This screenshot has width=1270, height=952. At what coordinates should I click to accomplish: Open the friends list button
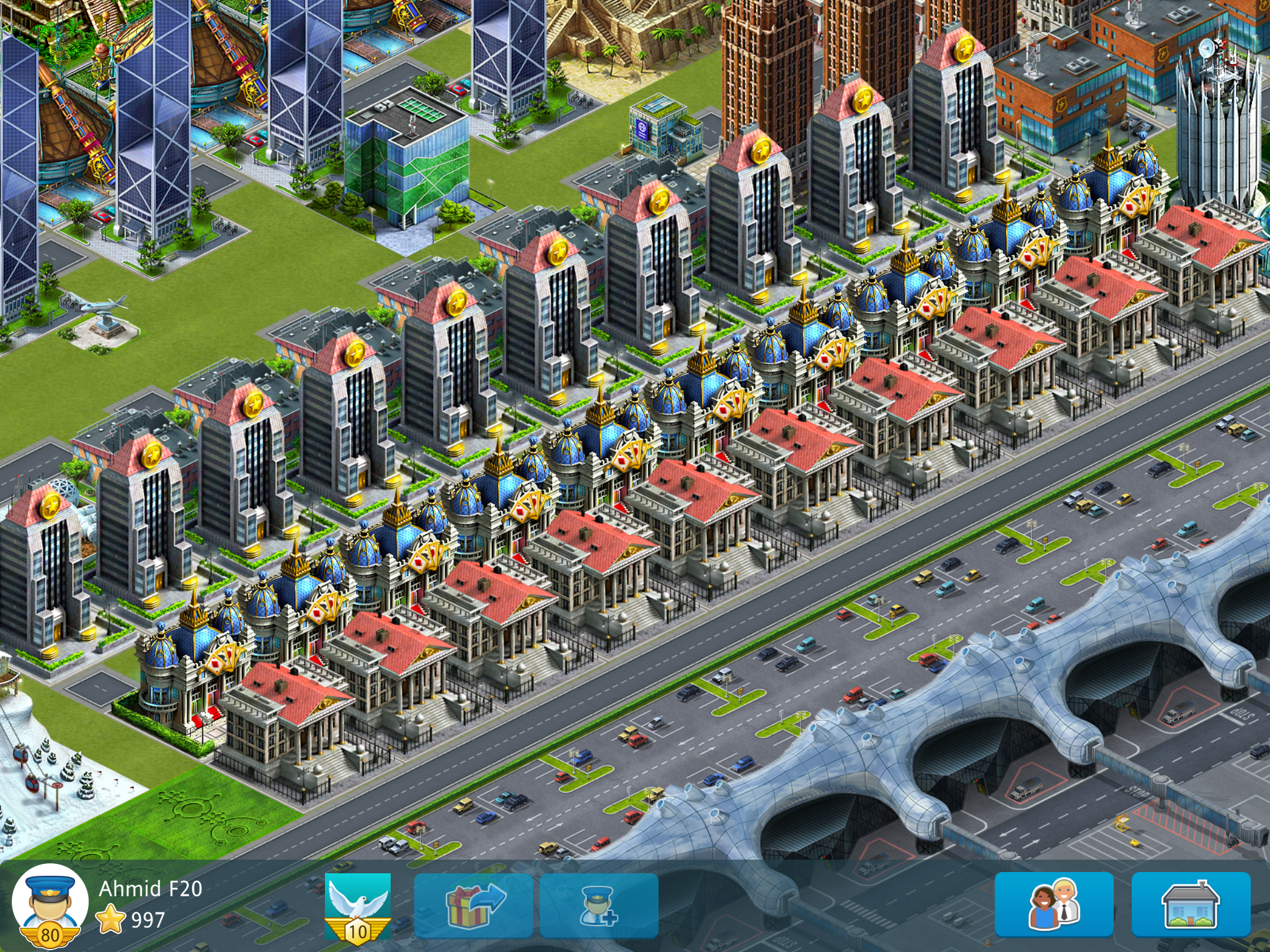pyautogui.click(x=1054, y=904)
